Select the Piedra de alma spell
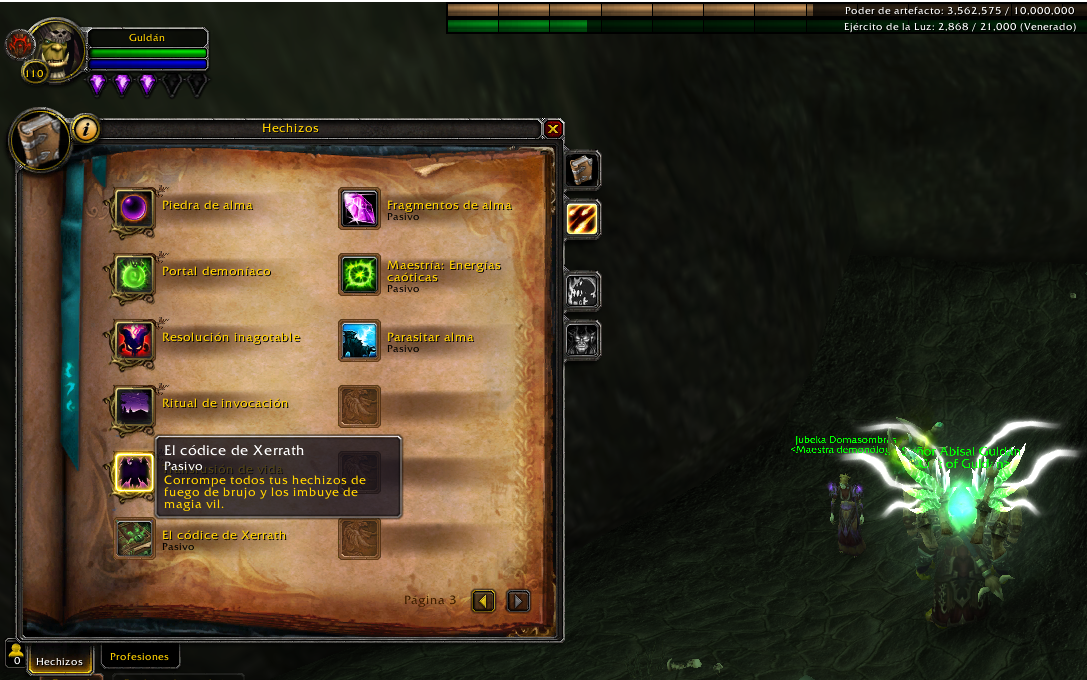The width and height of the screenshot is (1087, 680). [133, 208]
